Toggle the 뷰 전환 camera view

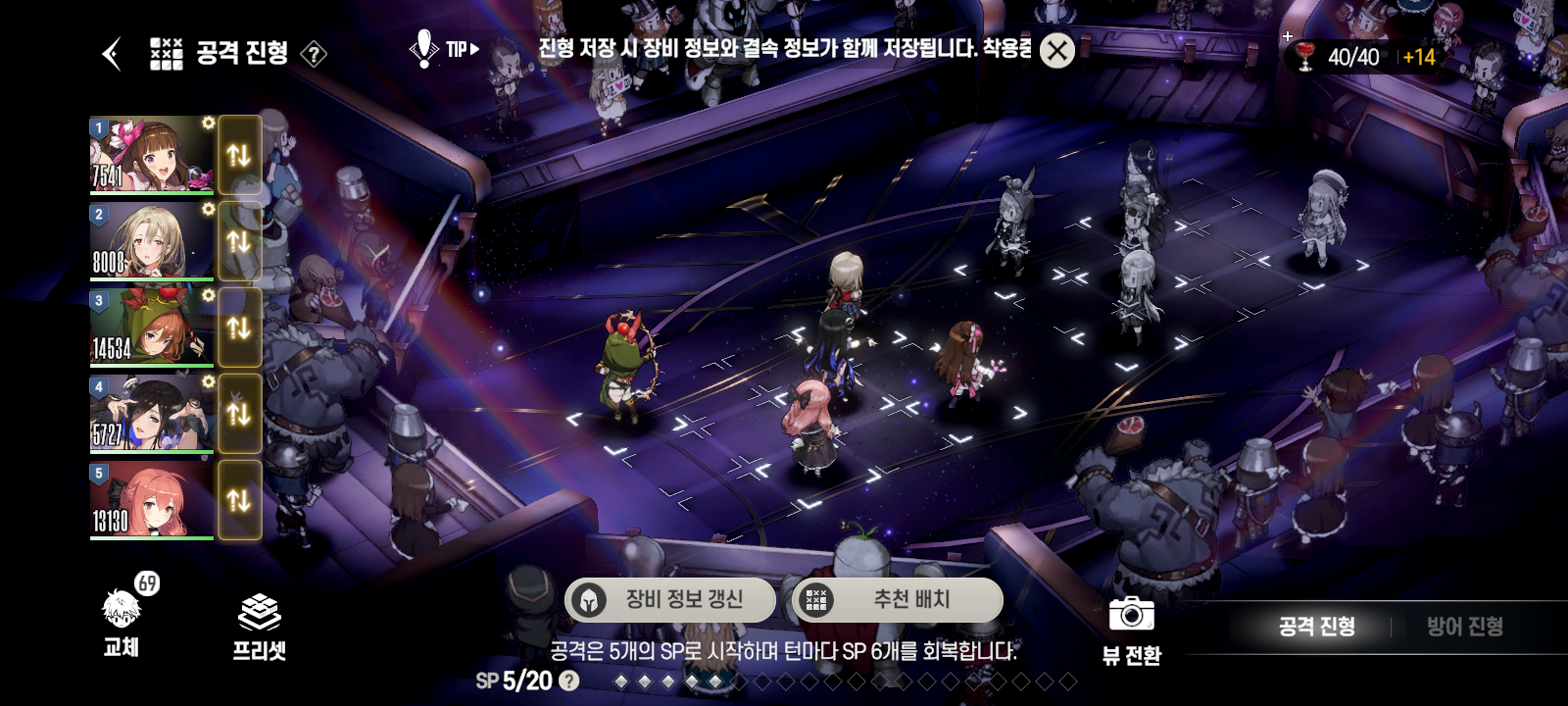click(x=1131, y=629)
